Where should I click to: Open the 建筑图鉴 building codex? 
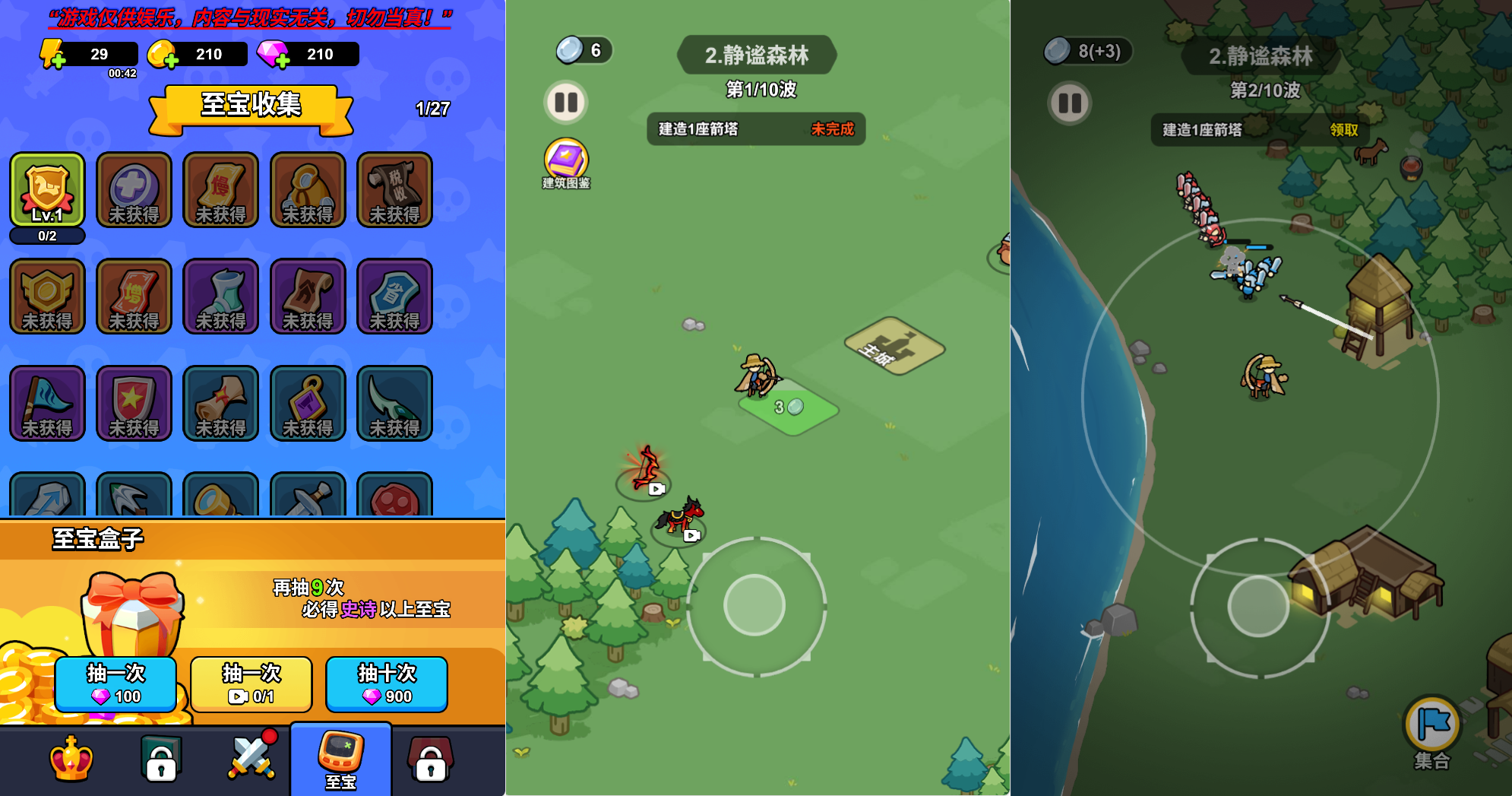tap(566, 163)
